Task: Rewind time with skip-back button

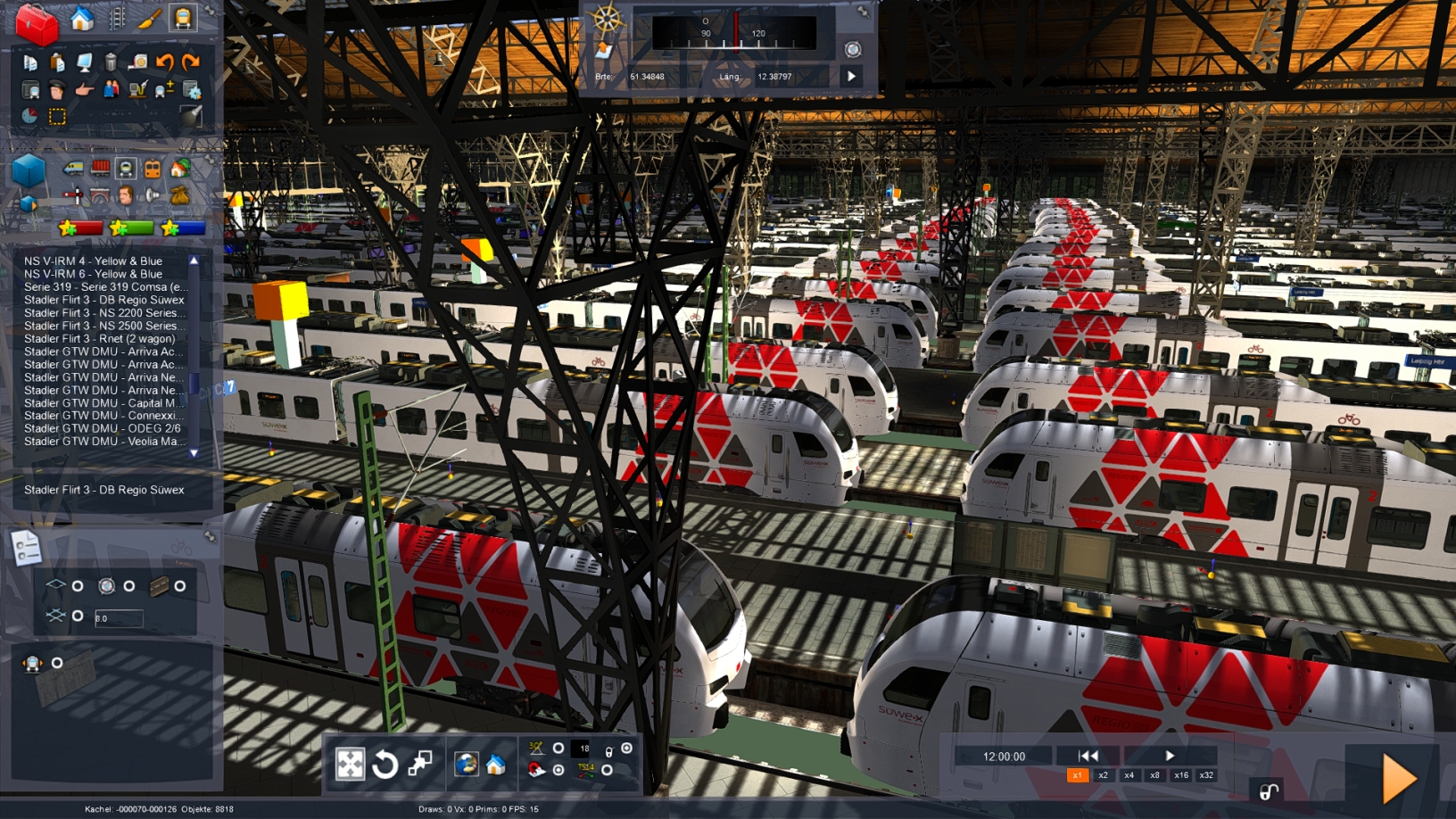Action: 1088,756
